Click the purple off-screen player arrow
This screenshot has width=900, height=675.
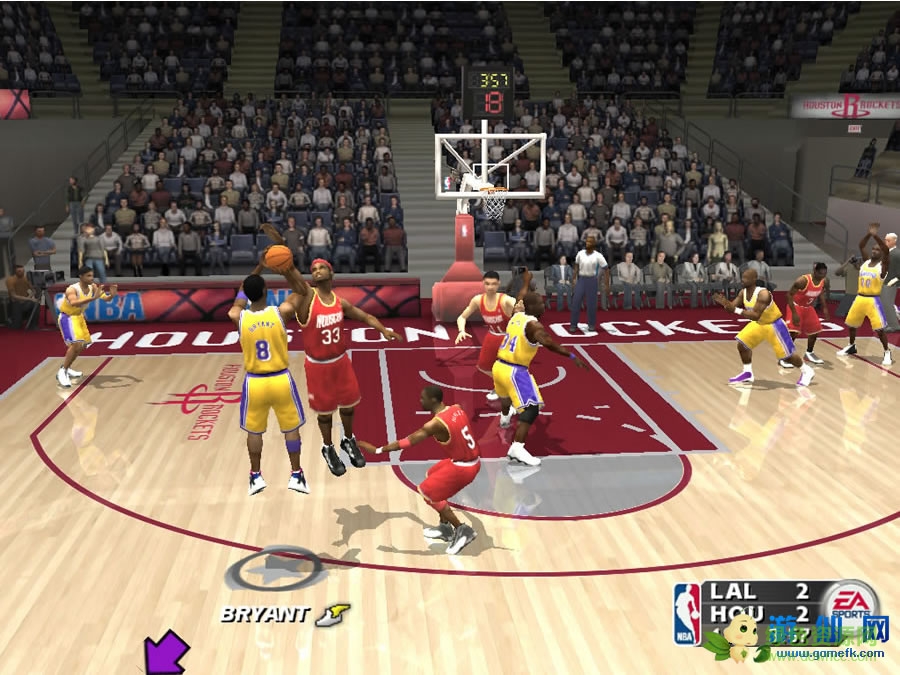(x=166, y=652)
